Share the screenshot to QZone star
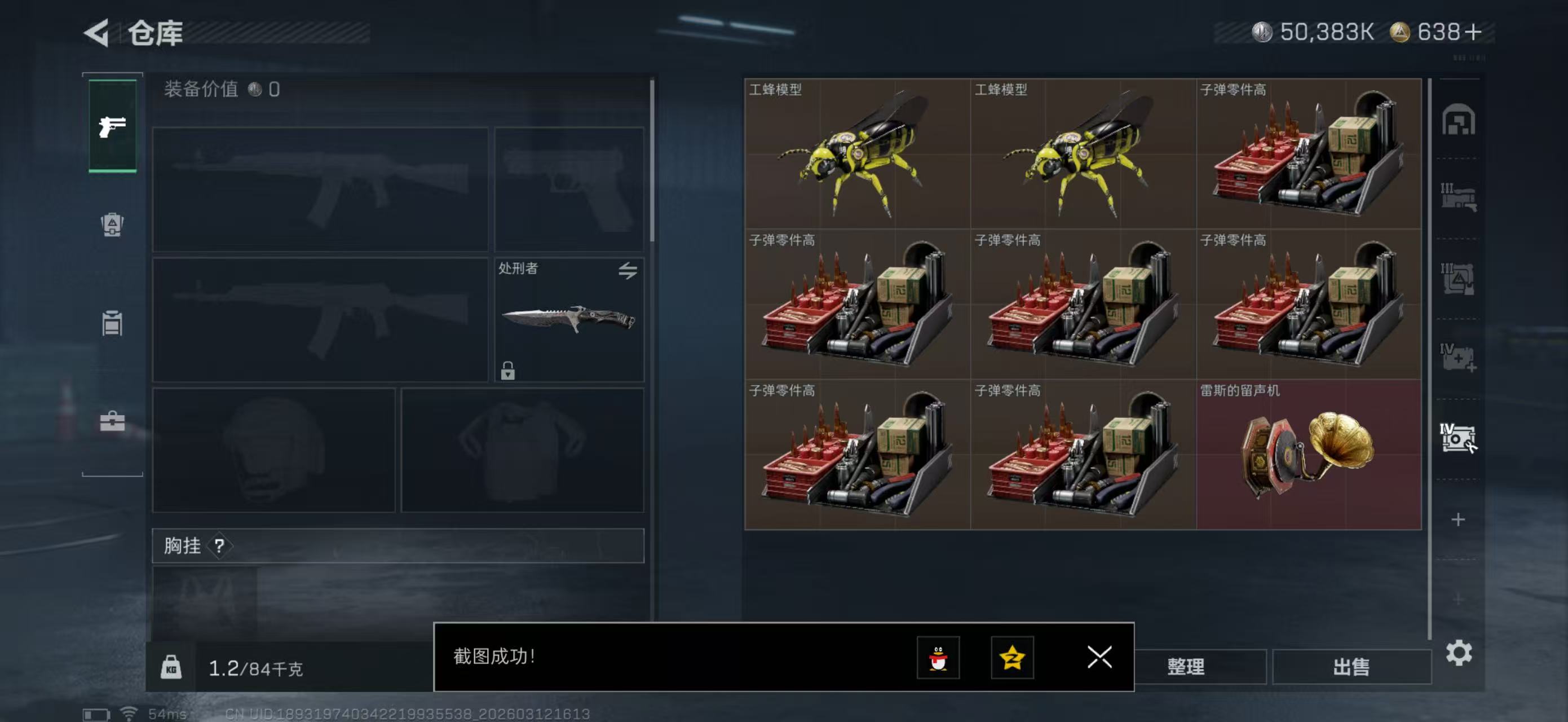 pos(1012,658)
